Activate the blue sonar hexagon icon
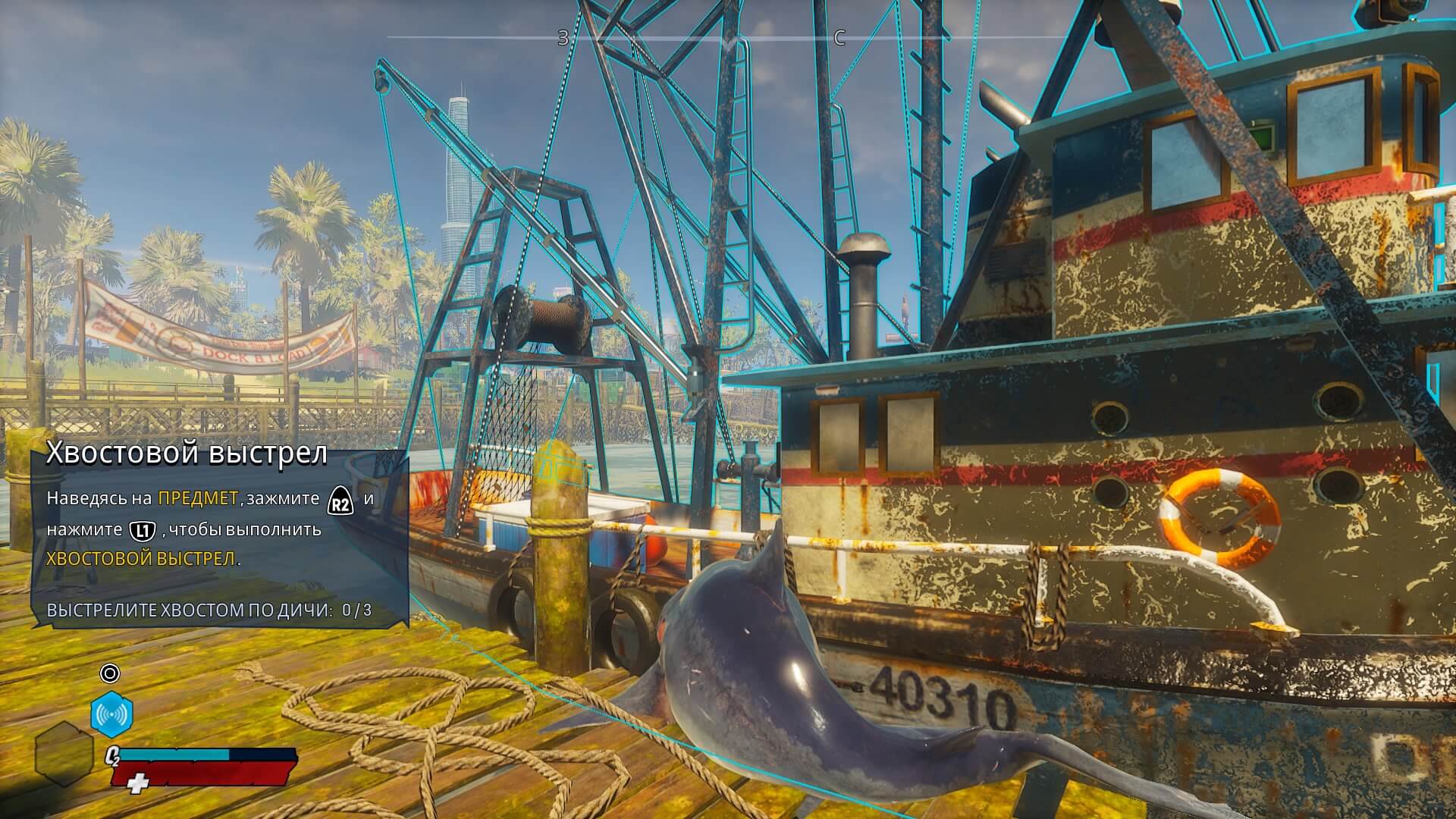 [x=112, y=714]
